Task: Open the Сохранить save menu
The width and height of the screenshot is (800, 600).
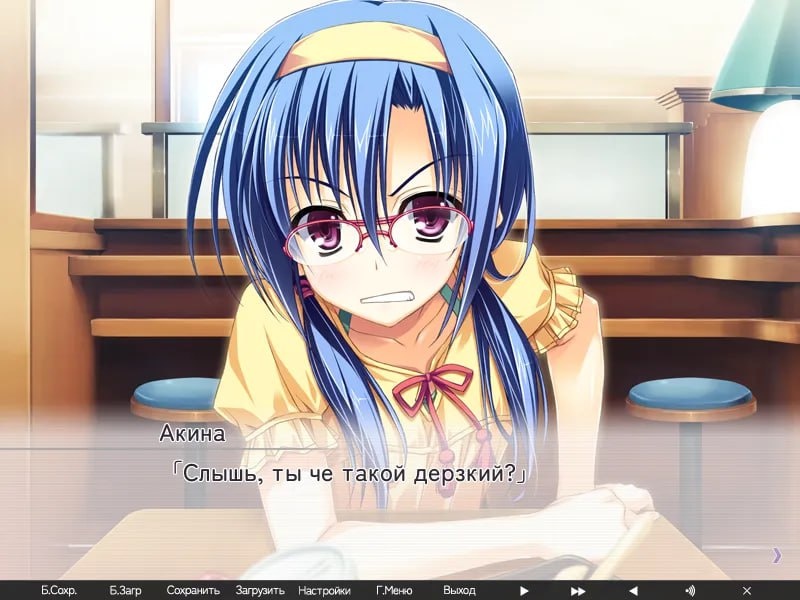Action: (193, 591)
